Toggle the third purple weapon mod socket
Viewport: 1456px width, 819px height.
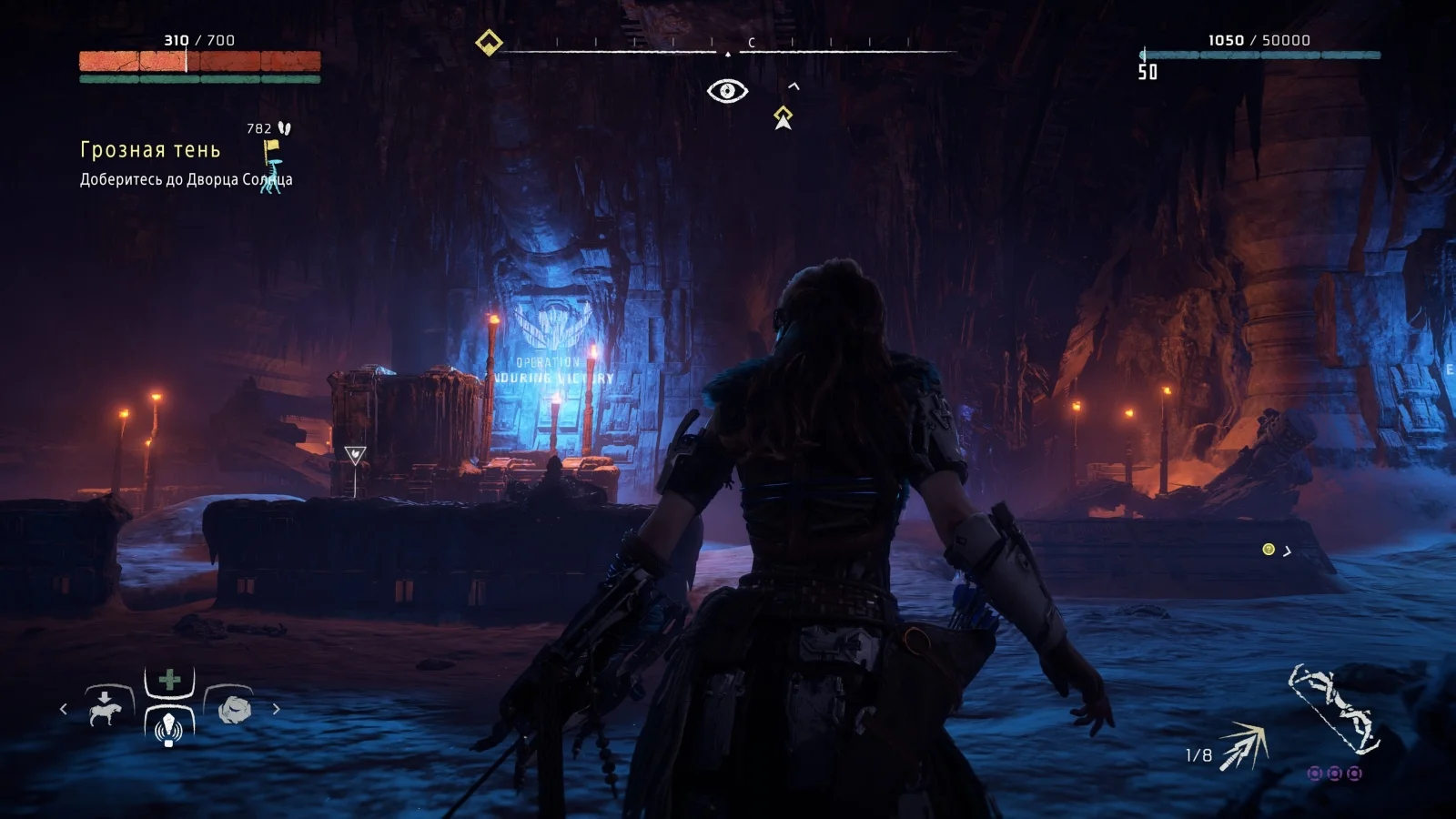click(x=1354, y=773)
